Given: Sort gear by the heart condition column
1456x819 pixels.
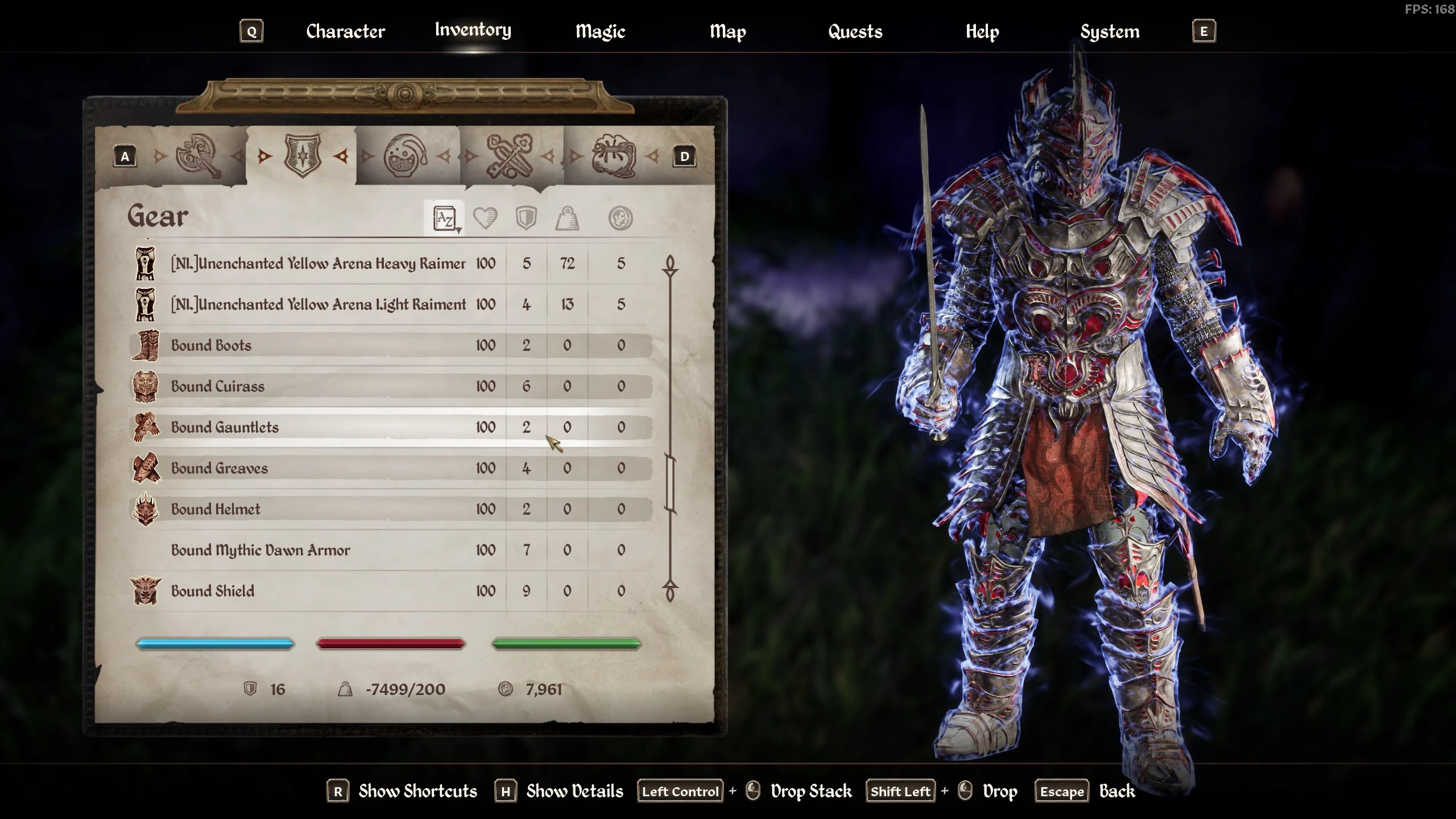Looking at the screenshot, I should pyautogui.click(x=485, y=218).
